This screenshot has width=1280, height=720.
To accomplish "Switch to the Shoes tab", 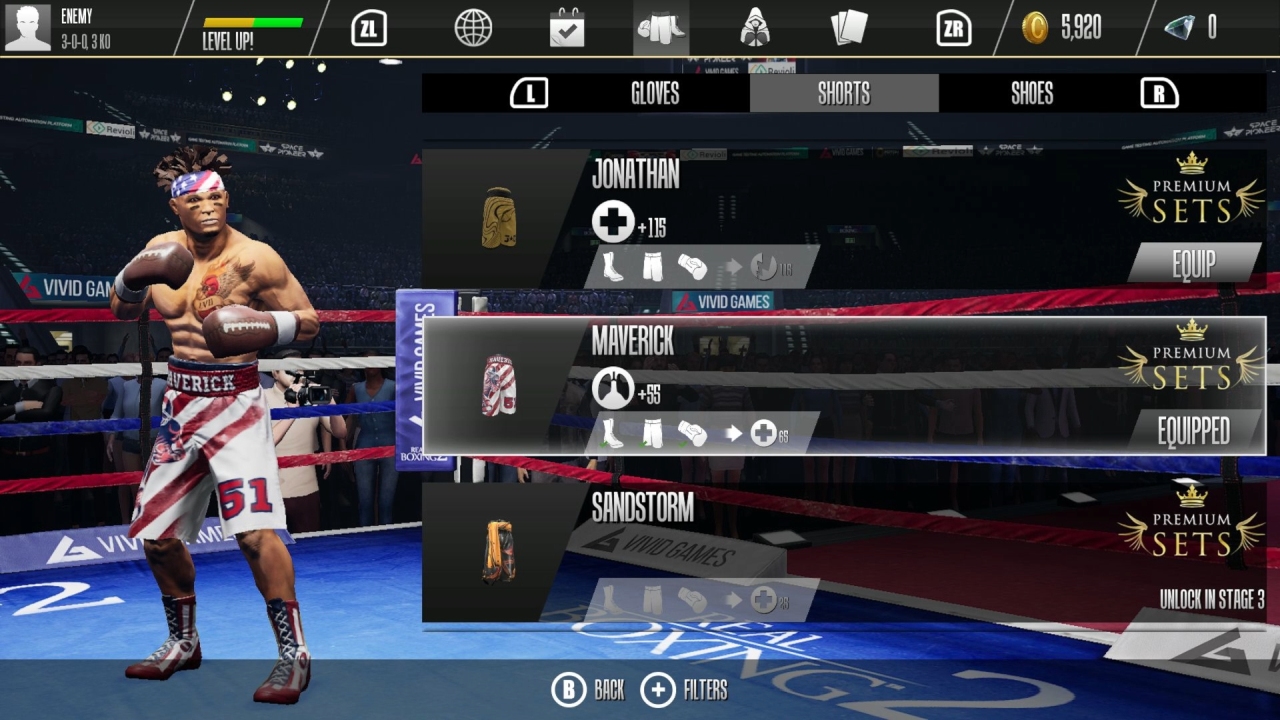I will point(1031,93).
